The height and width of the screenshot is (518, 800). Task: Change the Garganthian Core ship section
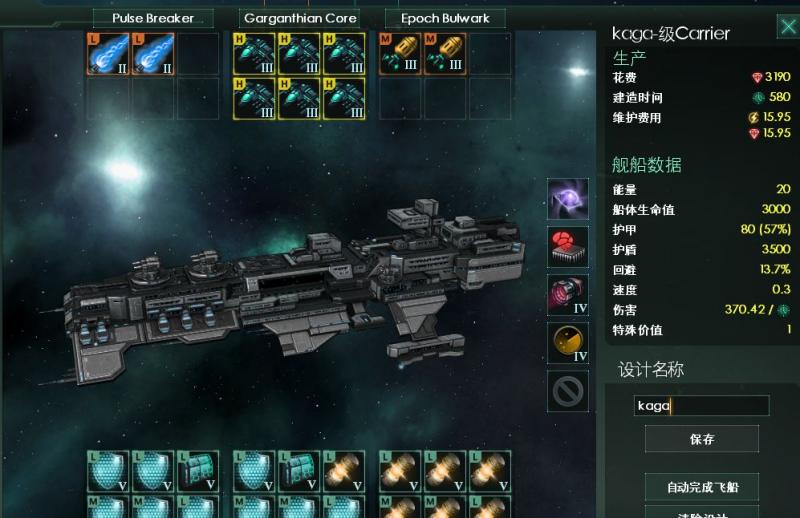point(300,18)
